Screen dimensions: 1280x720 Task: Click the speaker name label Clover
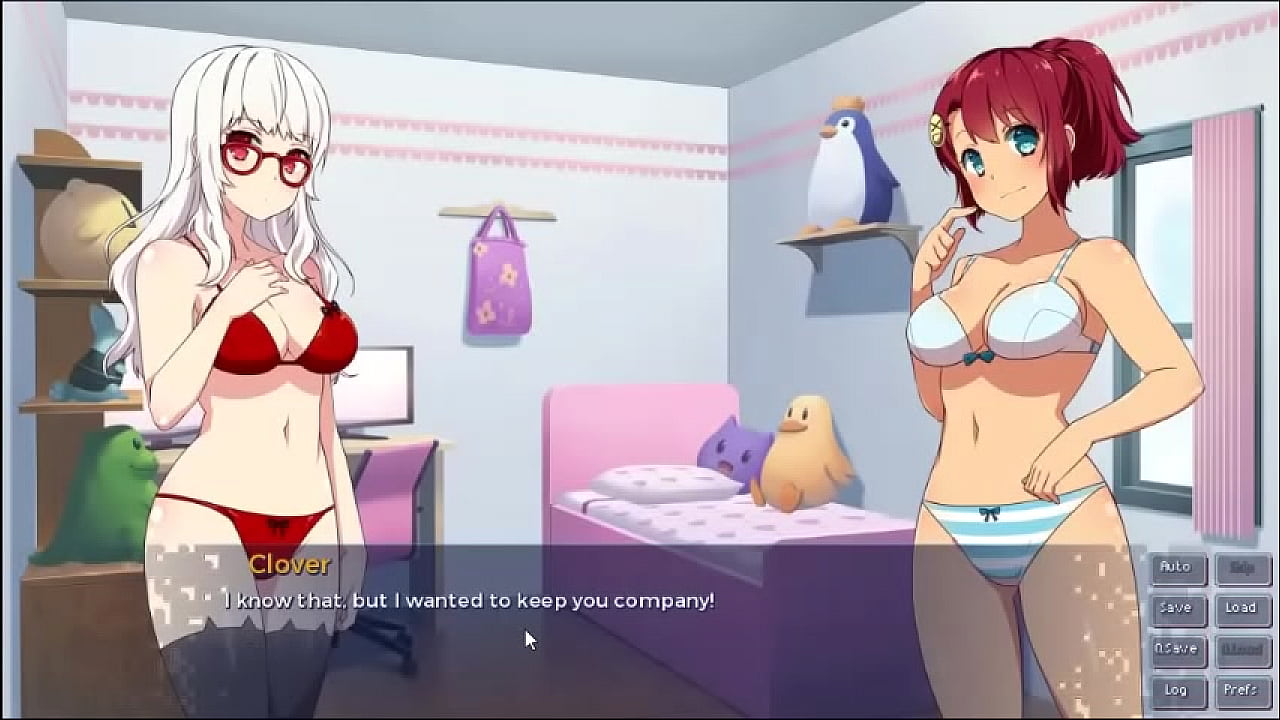click(289, 565)
